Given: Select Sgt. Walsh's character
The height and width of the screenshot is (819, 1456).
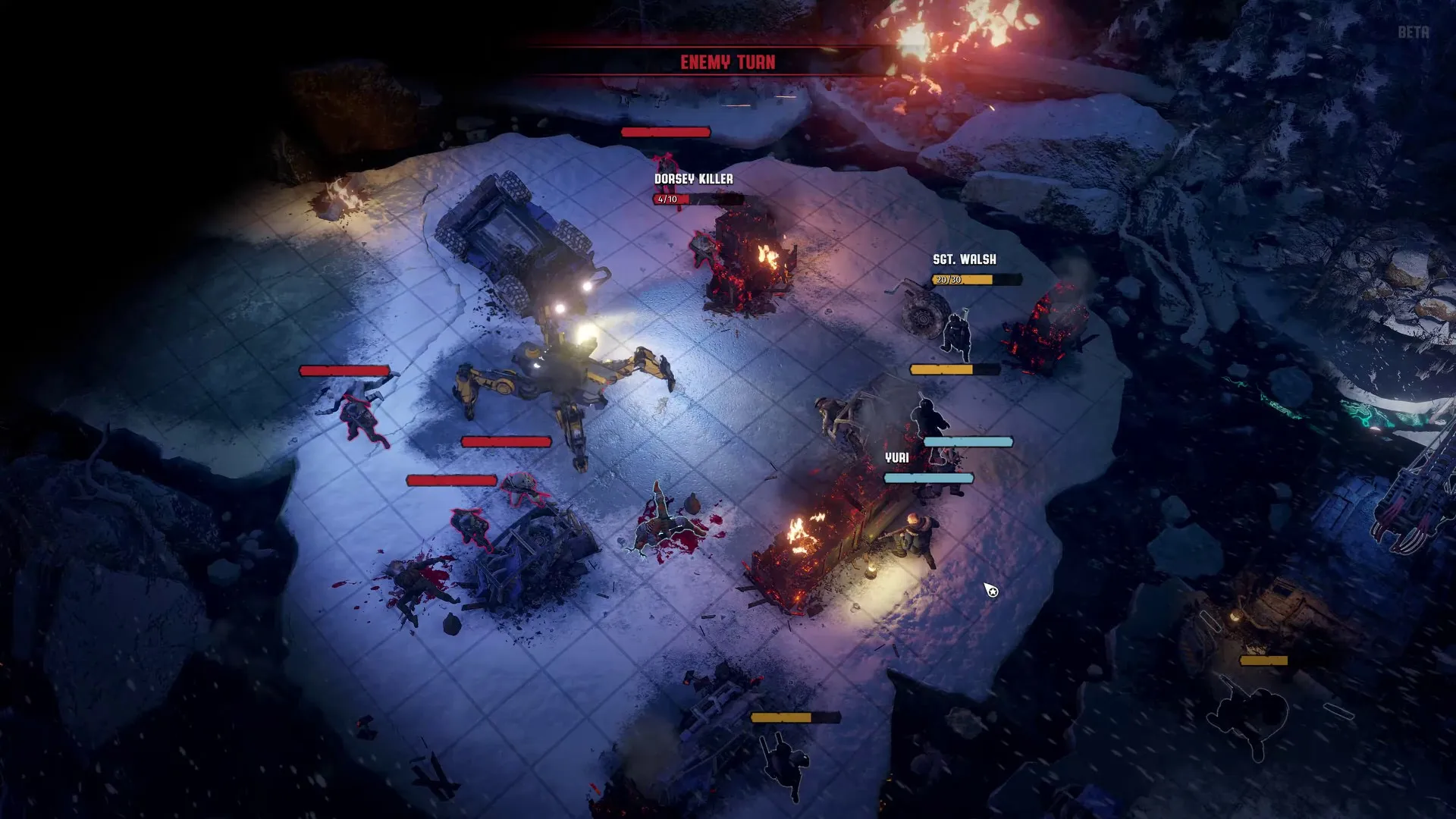Looking at the screenshot, I should tap(957, 334).
